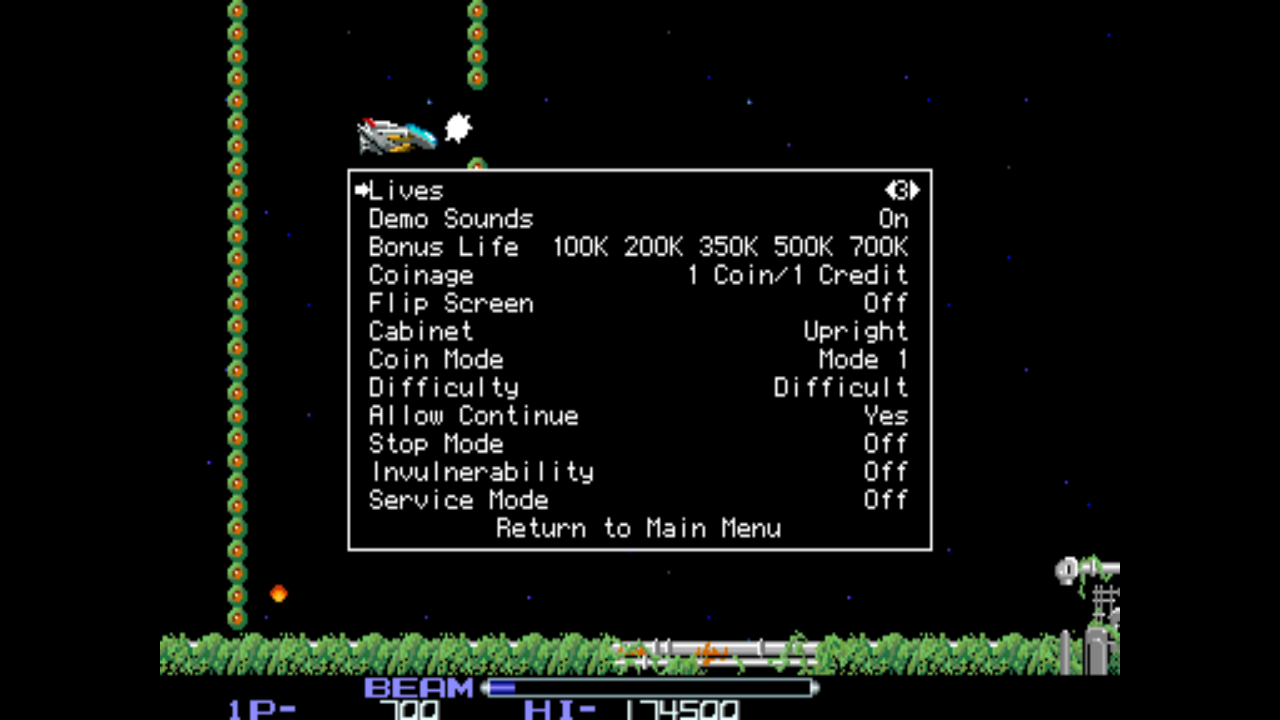The width and height of the screenshot is (1280, 720).
Task: Click the Service Mode entry
Action: click(x=459, y=499)
